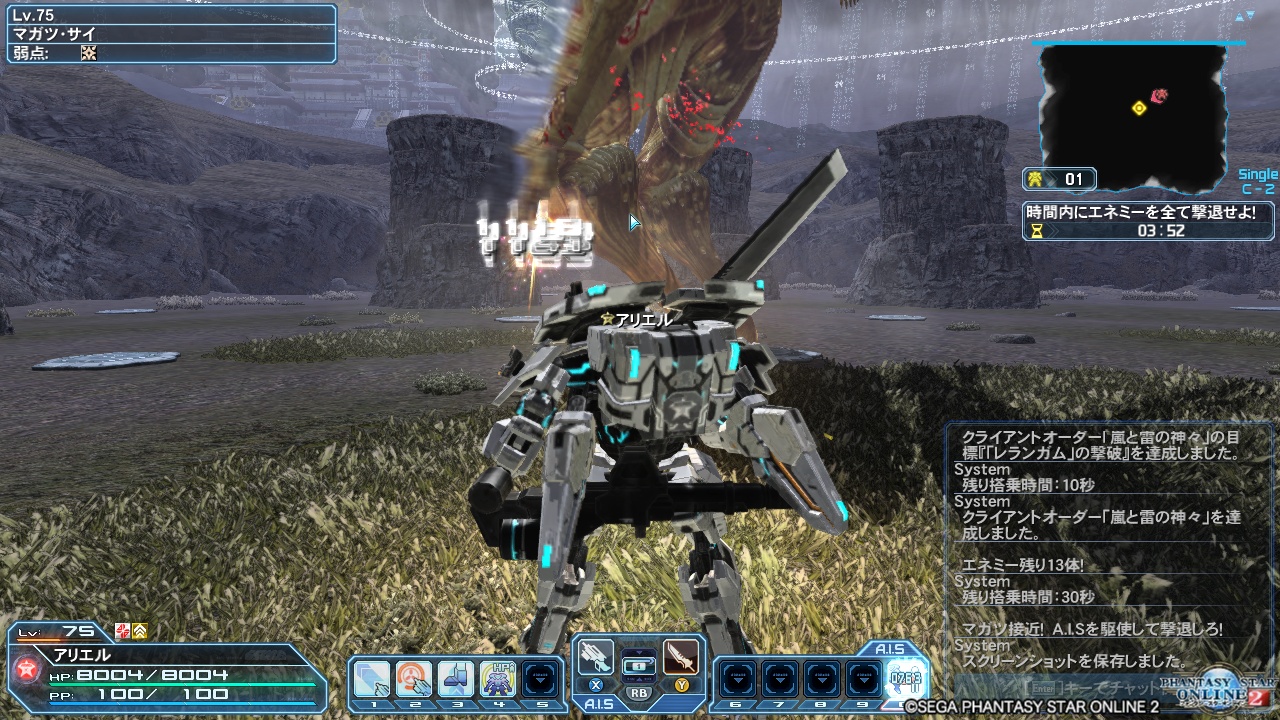Toggle the A.I.S label on the weapon palette
Viewport: 1280px width, 720px height.
(x=600, y=703)
